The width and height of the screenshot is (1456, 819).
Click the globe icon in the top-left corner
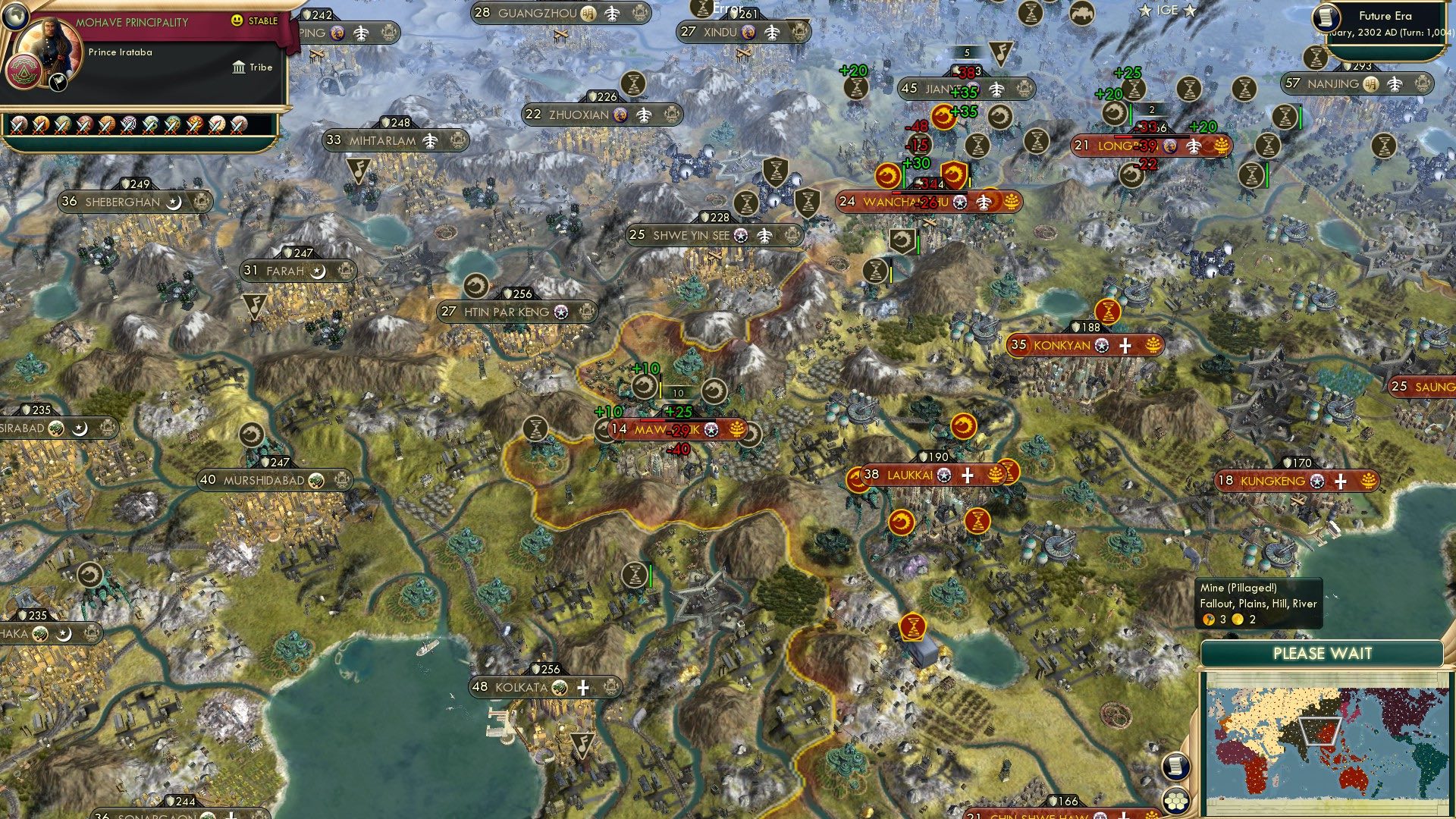tap(15, 17)
